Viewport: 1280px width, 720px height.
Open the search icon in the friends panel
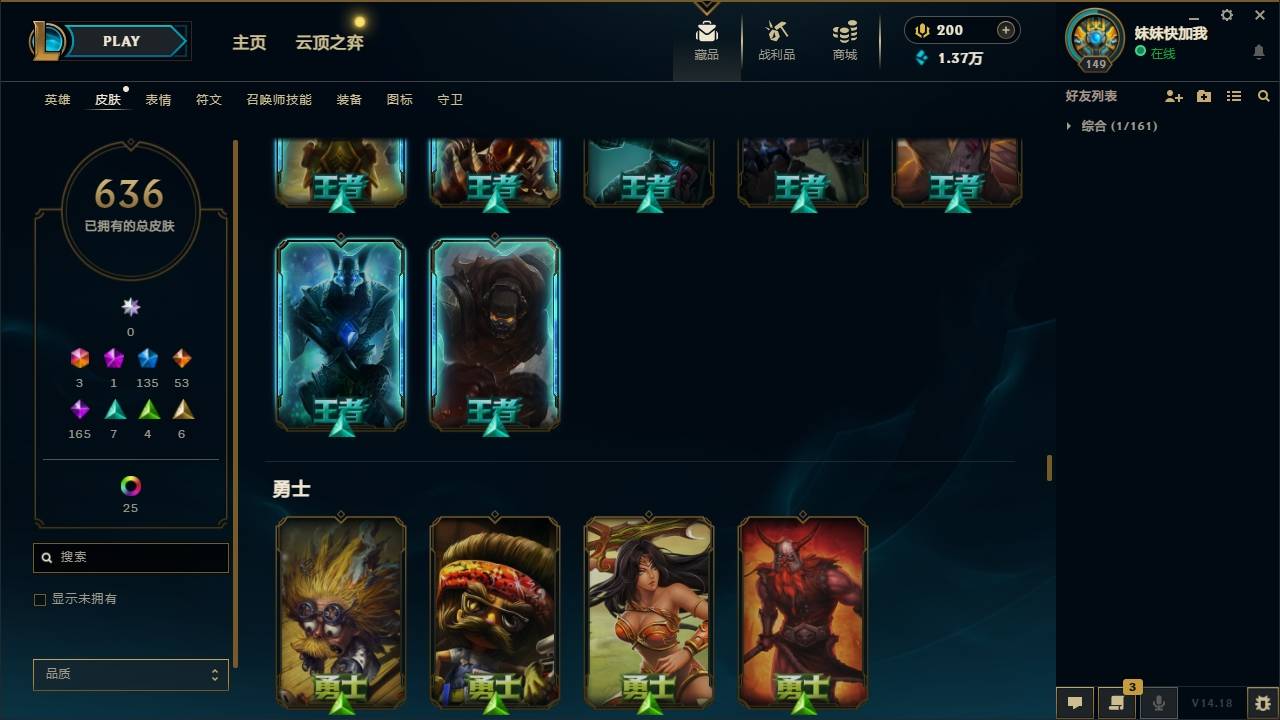(1263, 96)
